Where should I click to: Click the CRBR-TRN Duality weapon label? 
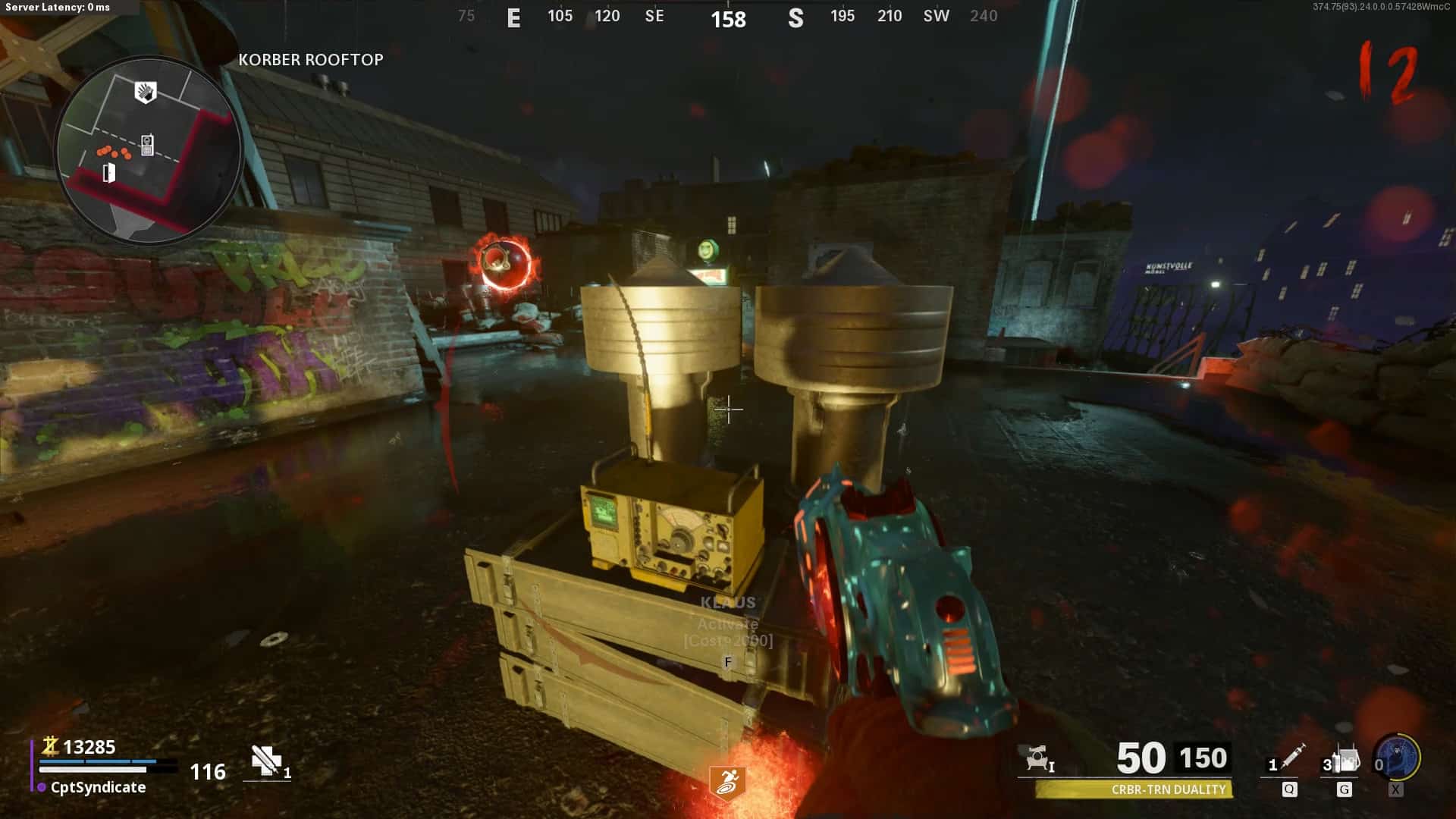[x=1168, y=789]
